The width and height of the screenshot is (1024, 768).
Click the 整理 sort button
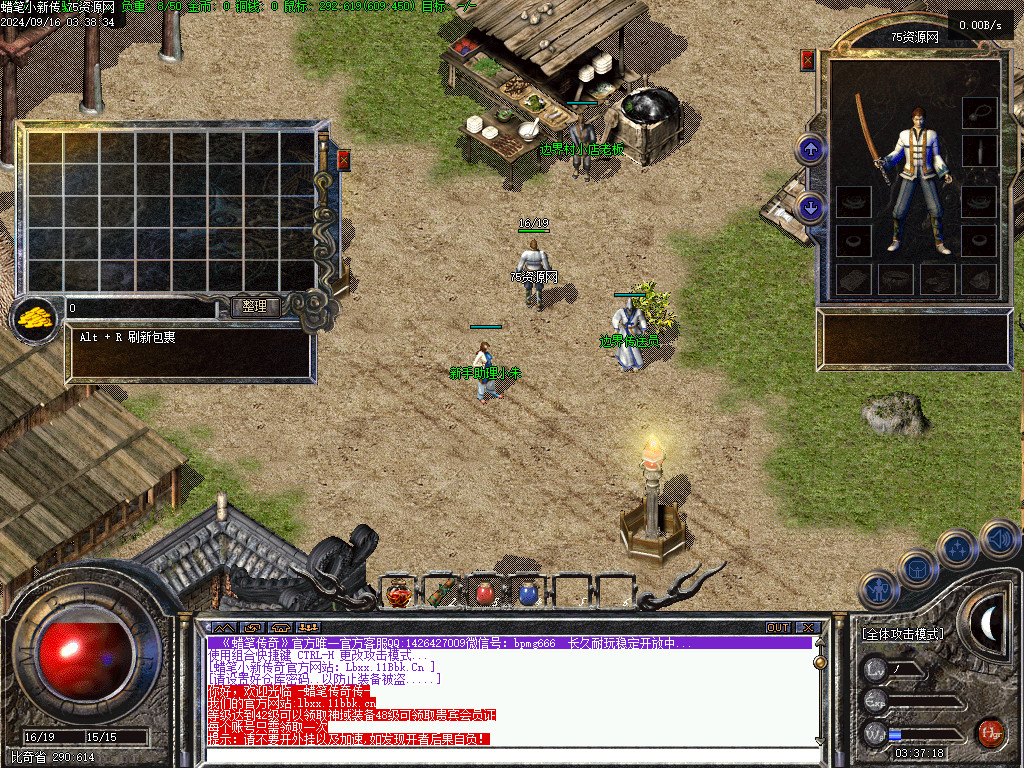pos(255,307)
